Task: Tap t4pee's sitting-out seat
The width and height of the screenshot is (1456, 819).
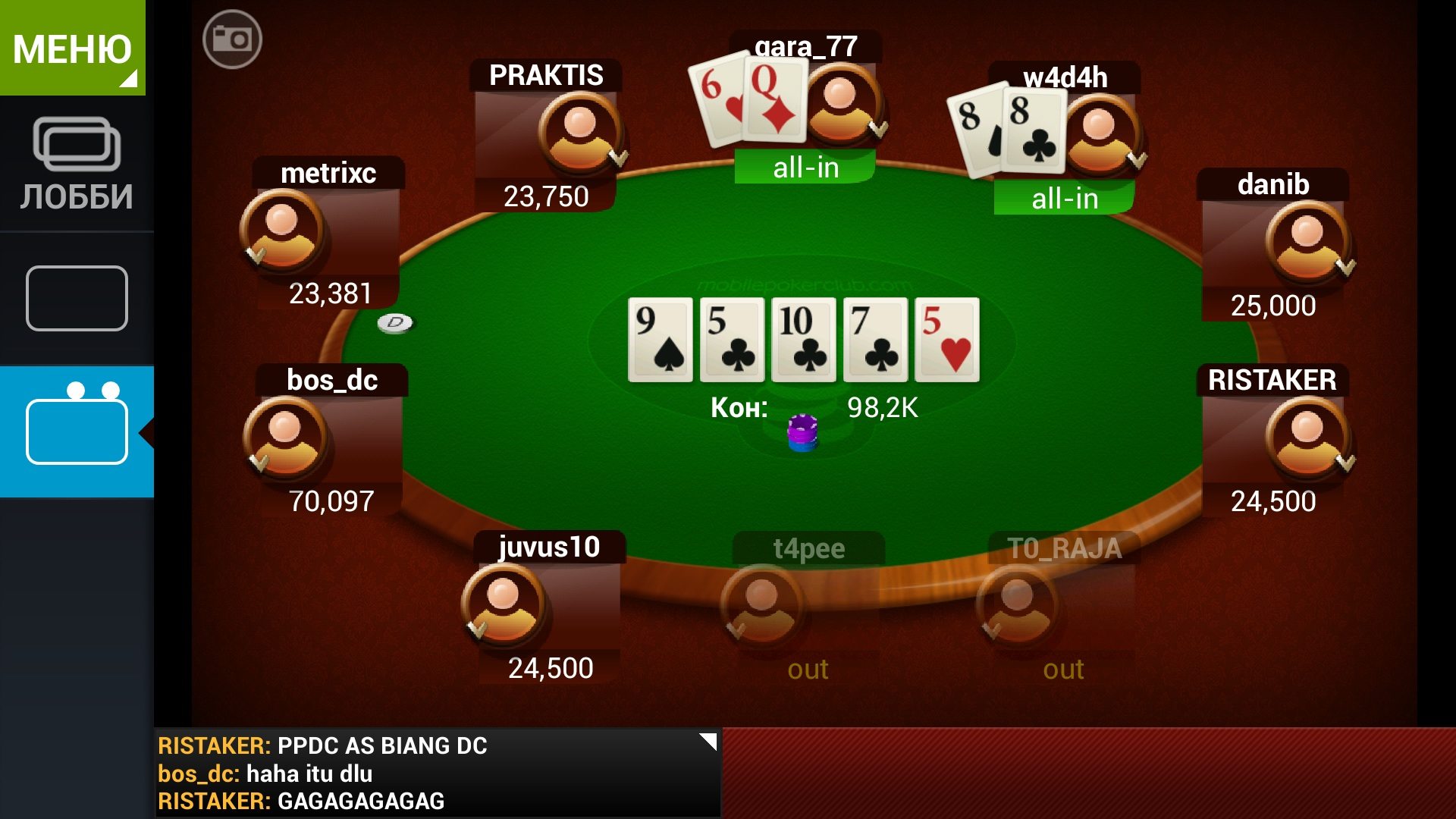Action: click(761, 606)
